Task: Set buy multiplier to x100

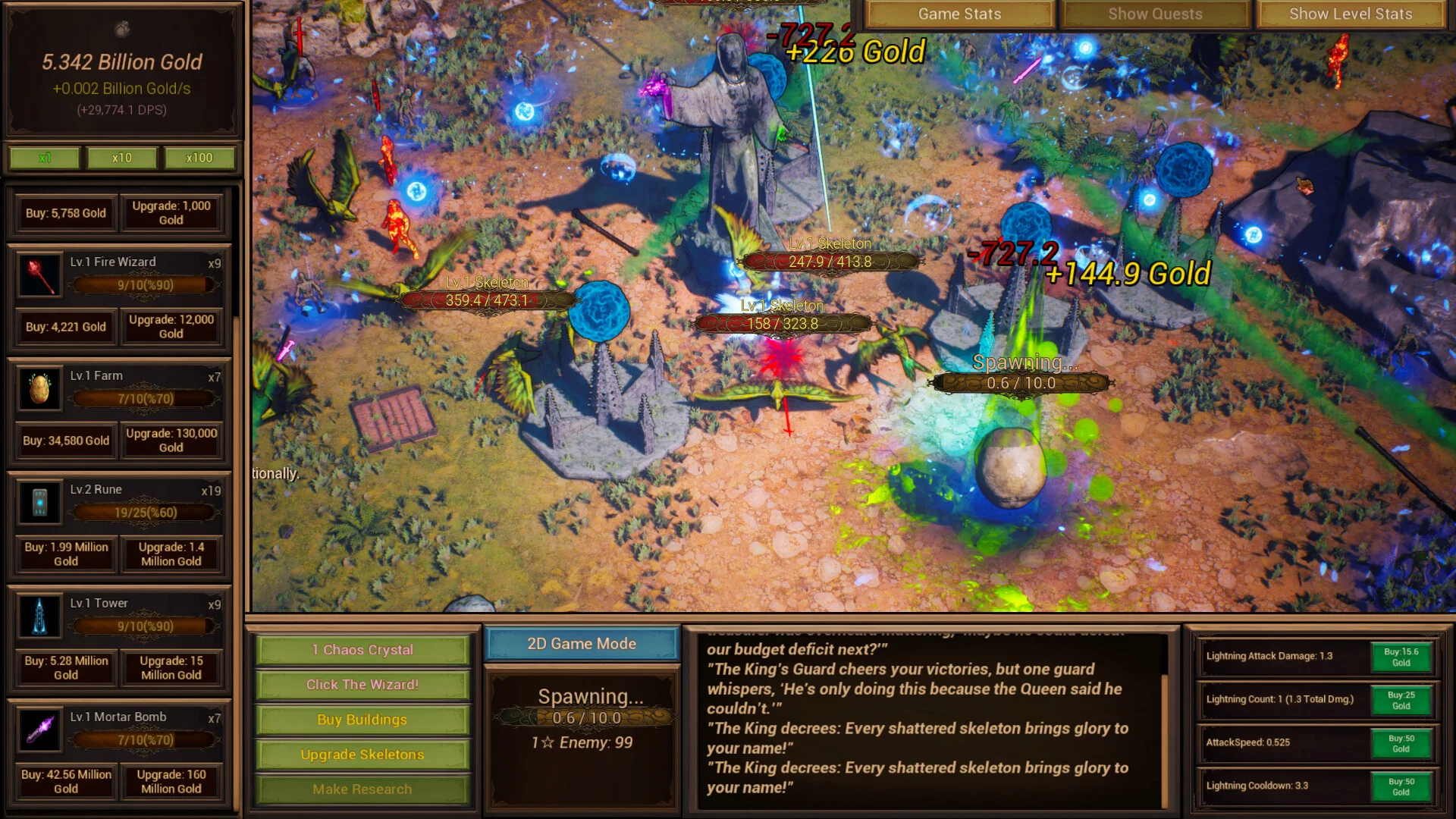Action: click(x=199, y=158)
